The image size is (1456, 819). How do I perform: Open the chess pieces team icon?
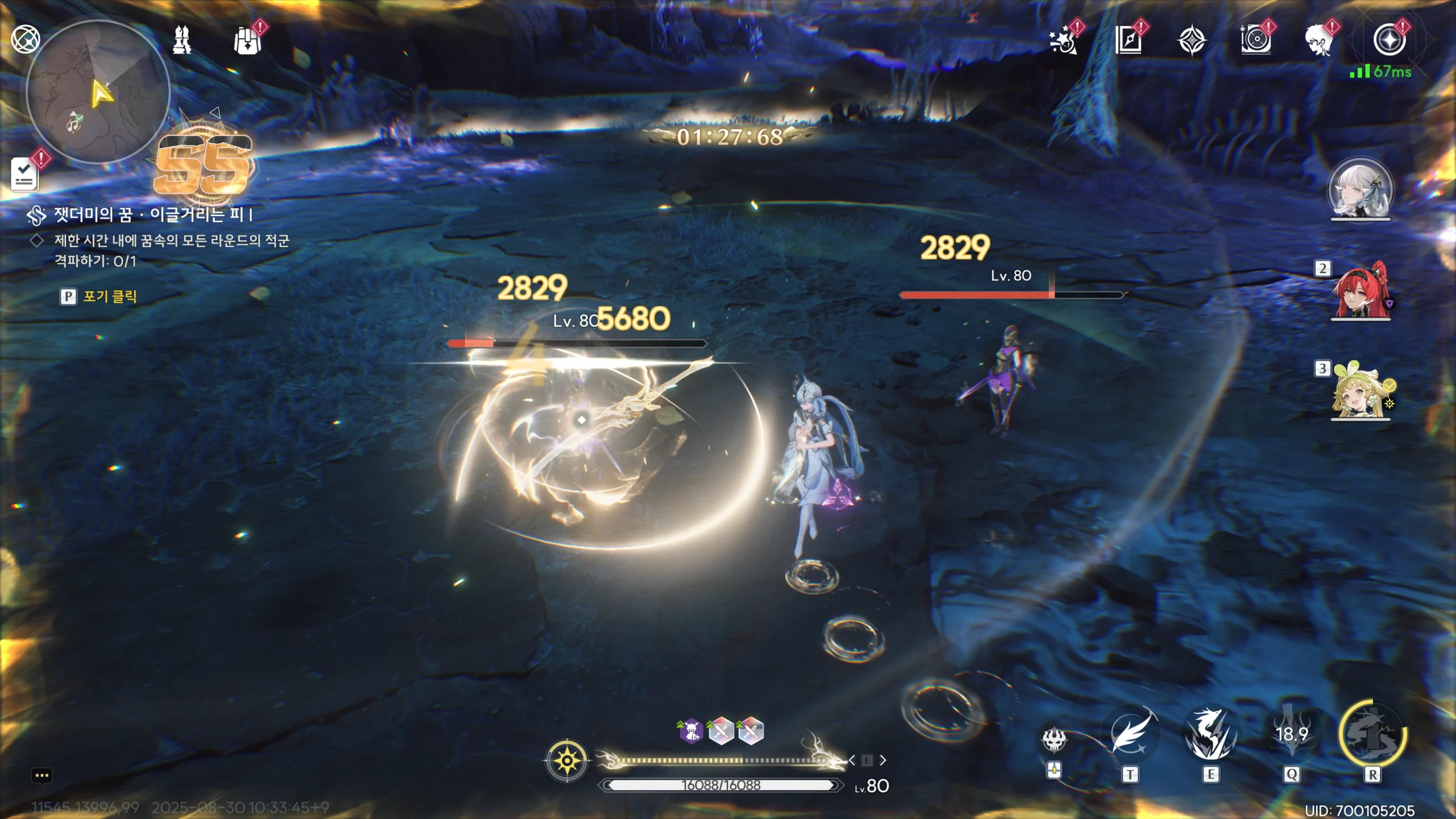click(x=182, y=40)
